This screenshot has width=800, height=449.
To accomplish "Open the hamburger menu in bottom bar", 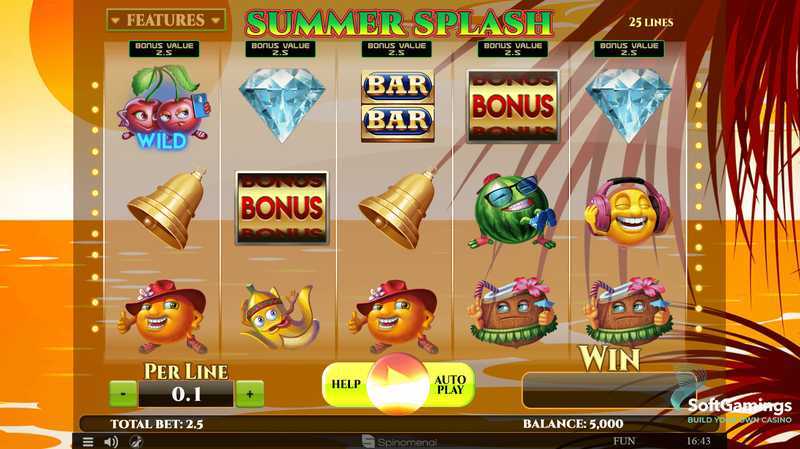I will pos(88,441).
